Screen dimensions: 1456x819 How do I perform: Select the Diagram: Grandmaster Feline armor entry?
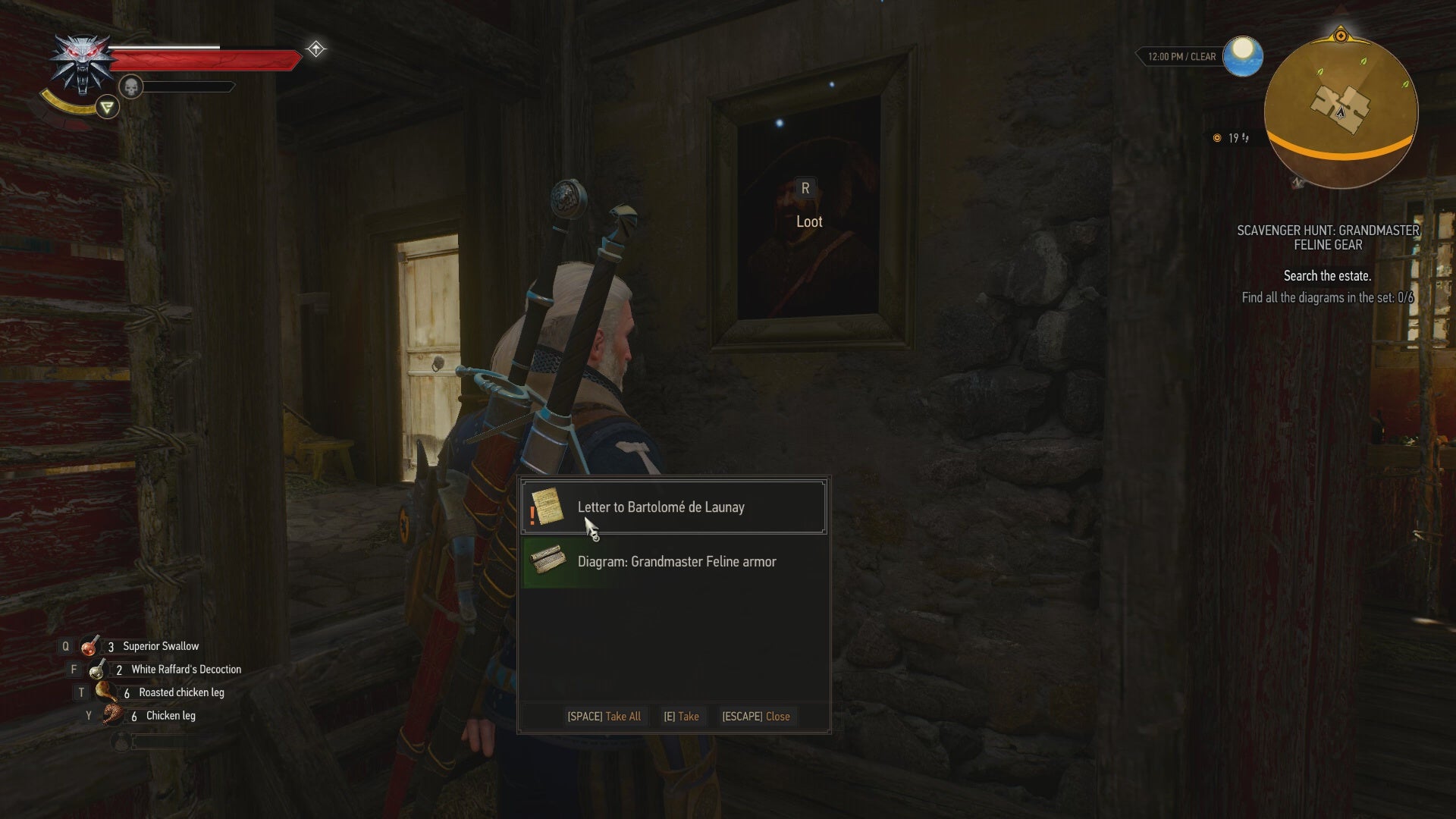pyautogui.click(x=676, y=561)
